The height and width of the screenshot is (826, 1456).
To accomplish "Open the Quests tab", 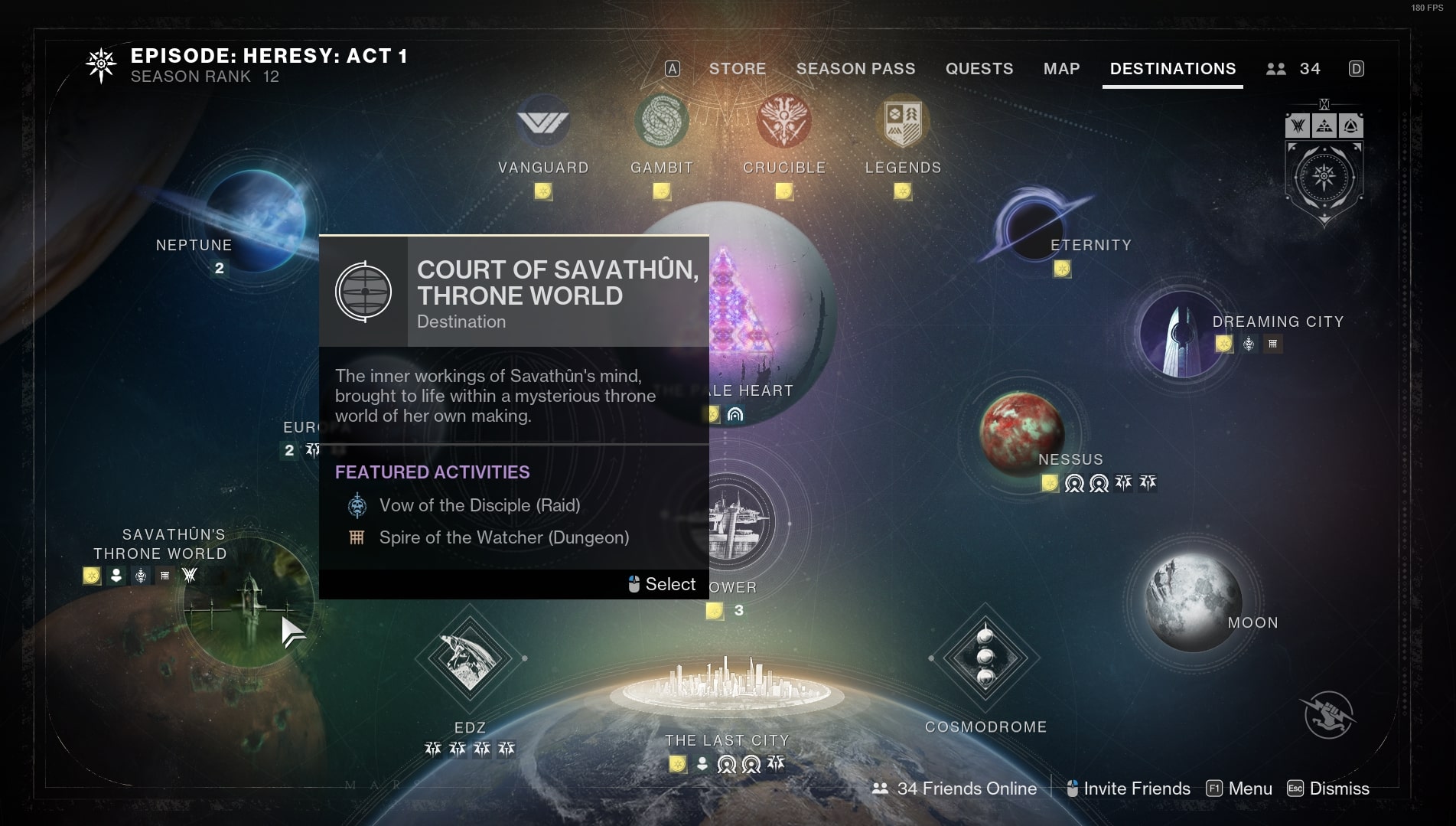I will click(979, 69).
